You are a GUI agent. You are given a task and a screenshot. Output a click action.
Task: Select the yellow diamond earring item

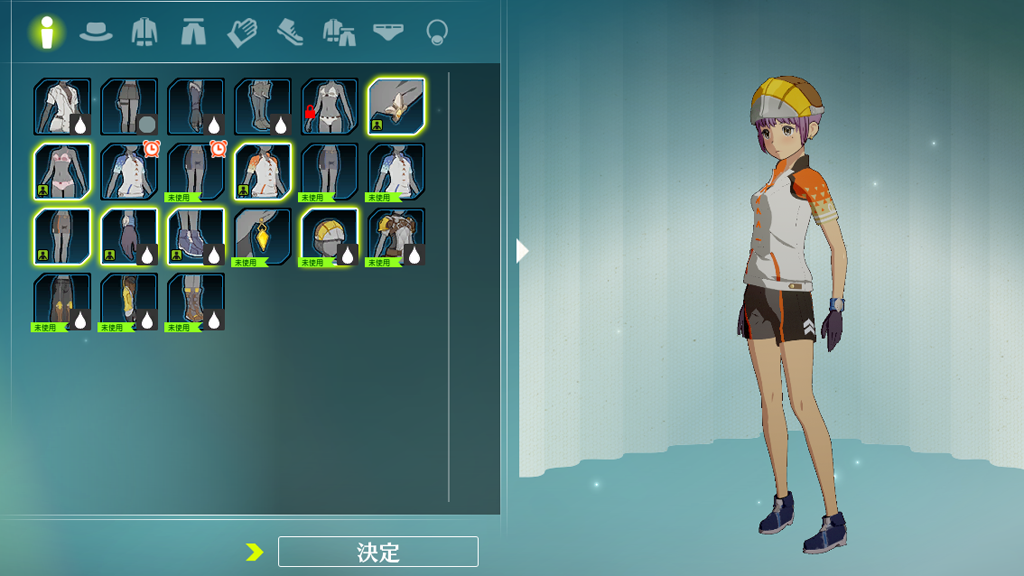[263, 237]
